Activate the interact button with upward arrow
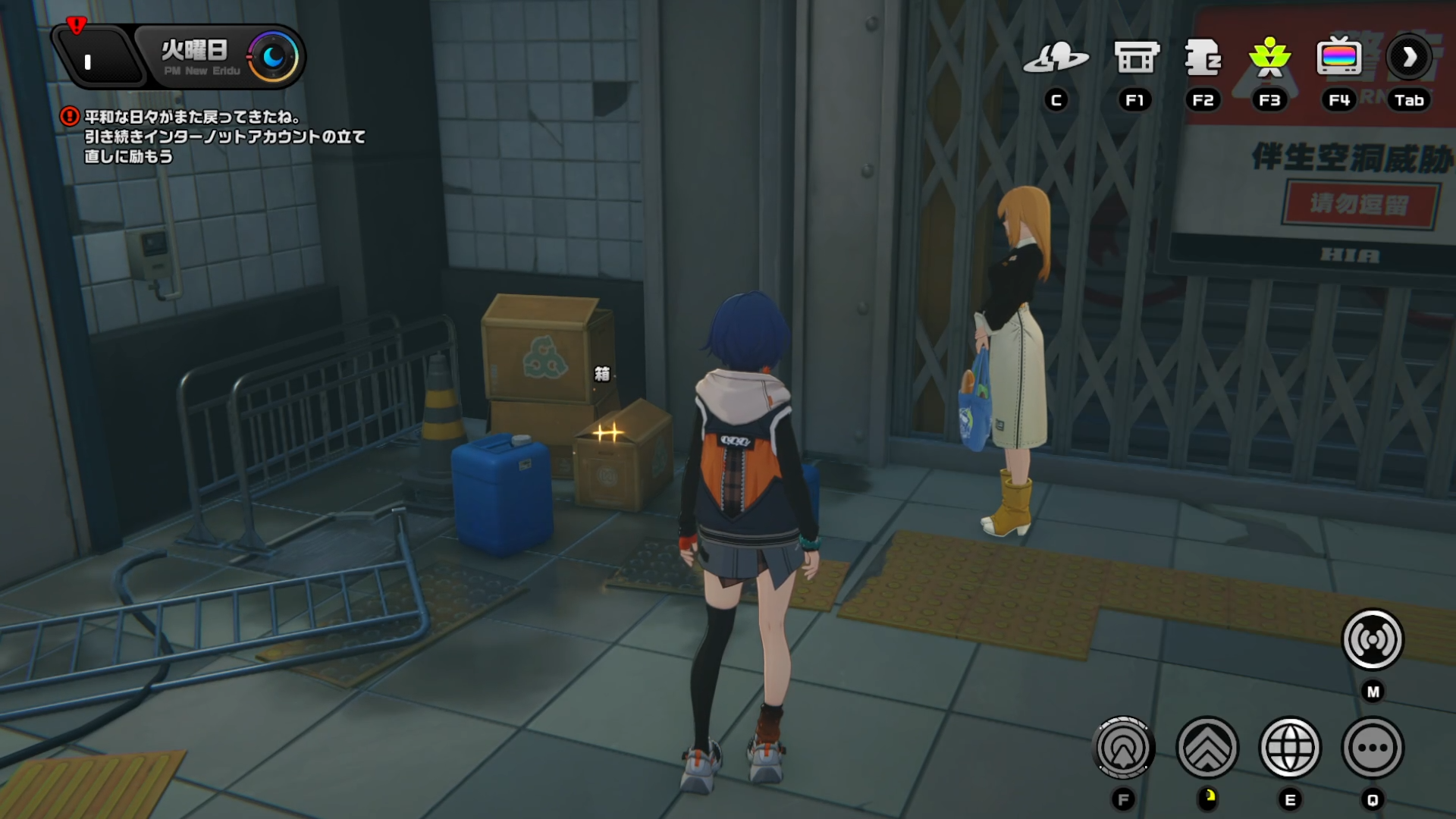 coord(1124,748)
